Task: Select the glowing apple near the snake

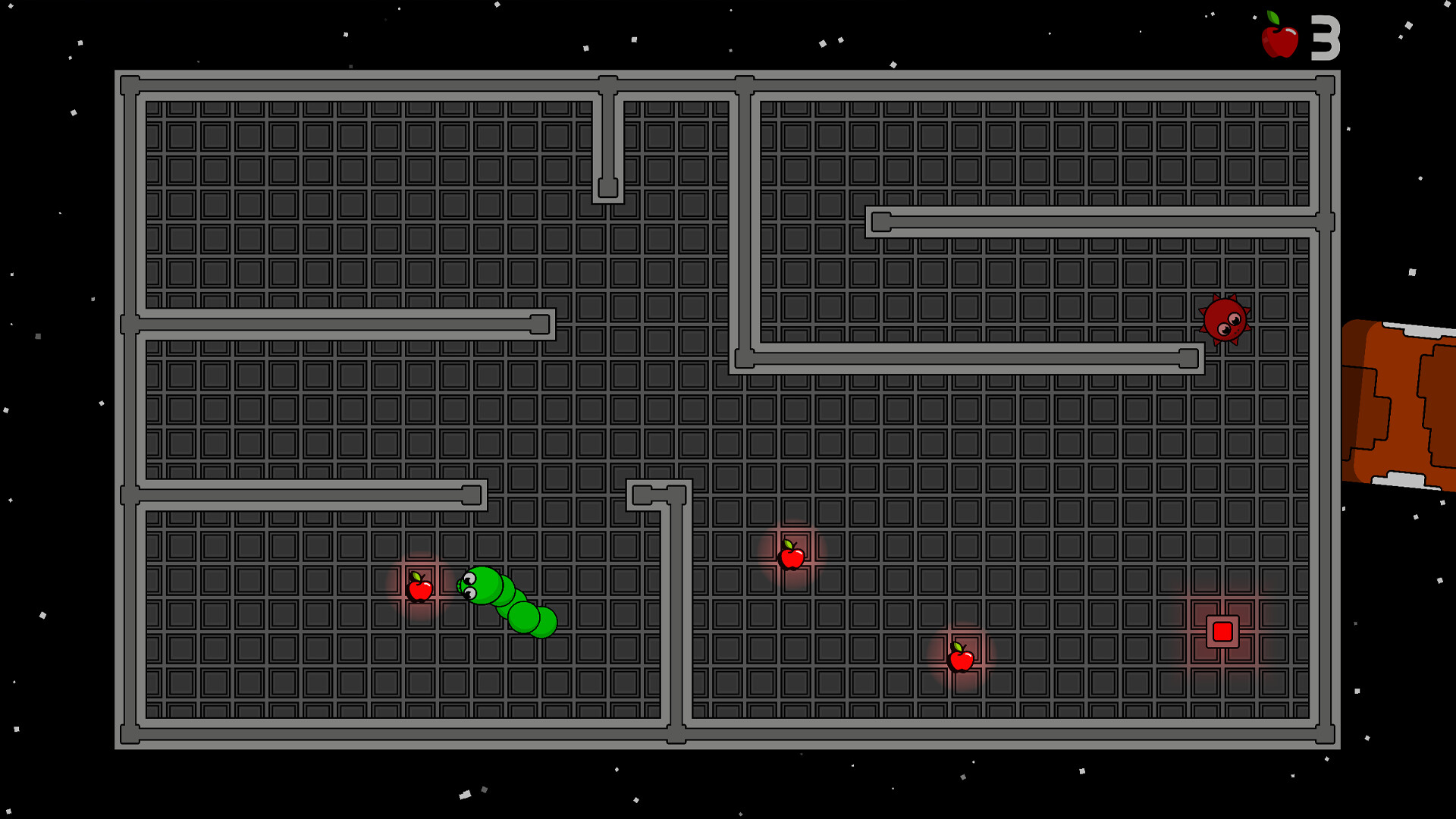Action: click(x=421, y=589)
